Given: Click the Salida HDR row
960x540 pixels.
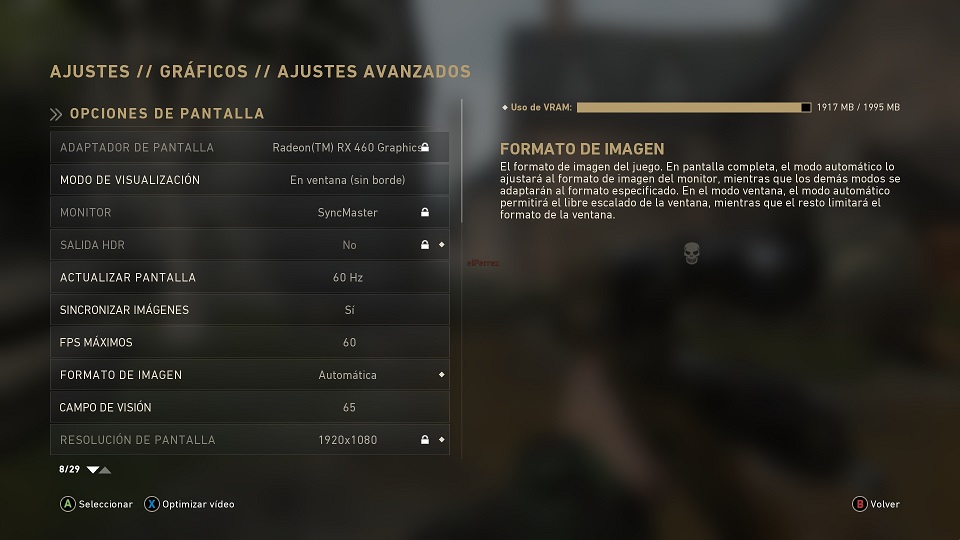Looking at the screenshot, I should point(249,245).
